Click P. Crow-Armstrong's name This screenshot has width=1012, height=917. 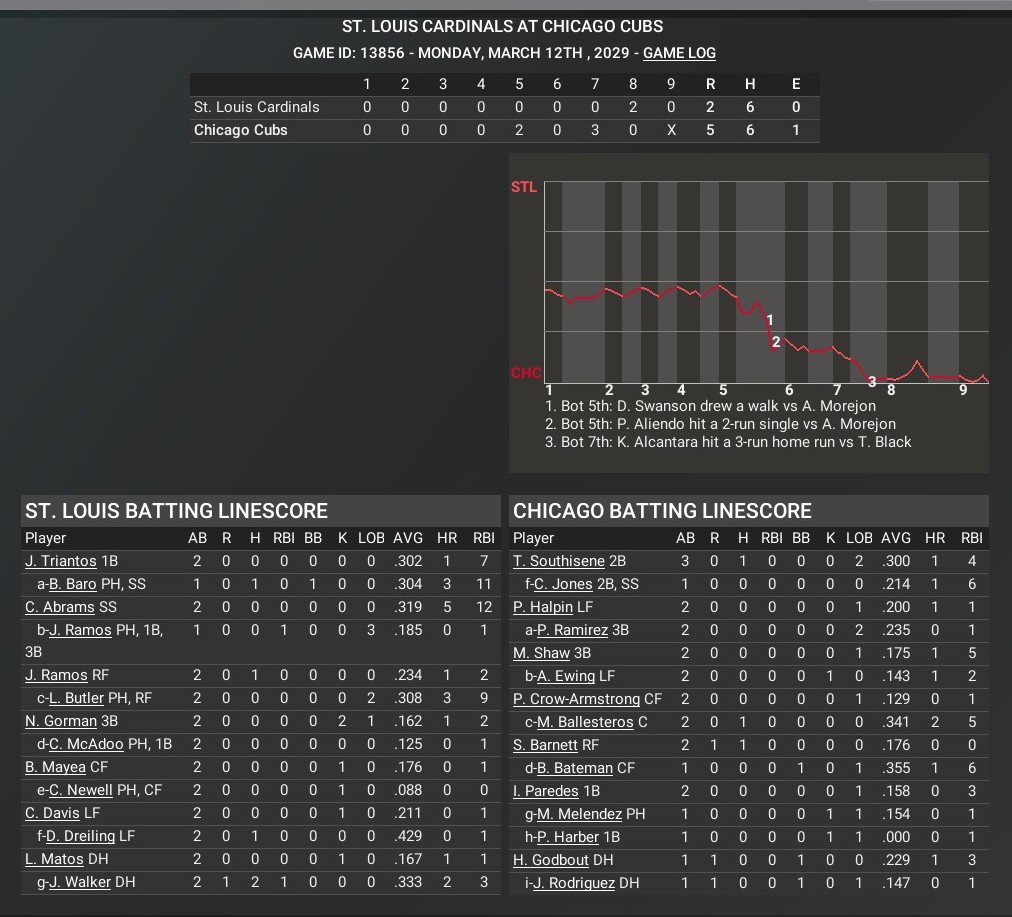pyautogui.click(x=576, y=699)
